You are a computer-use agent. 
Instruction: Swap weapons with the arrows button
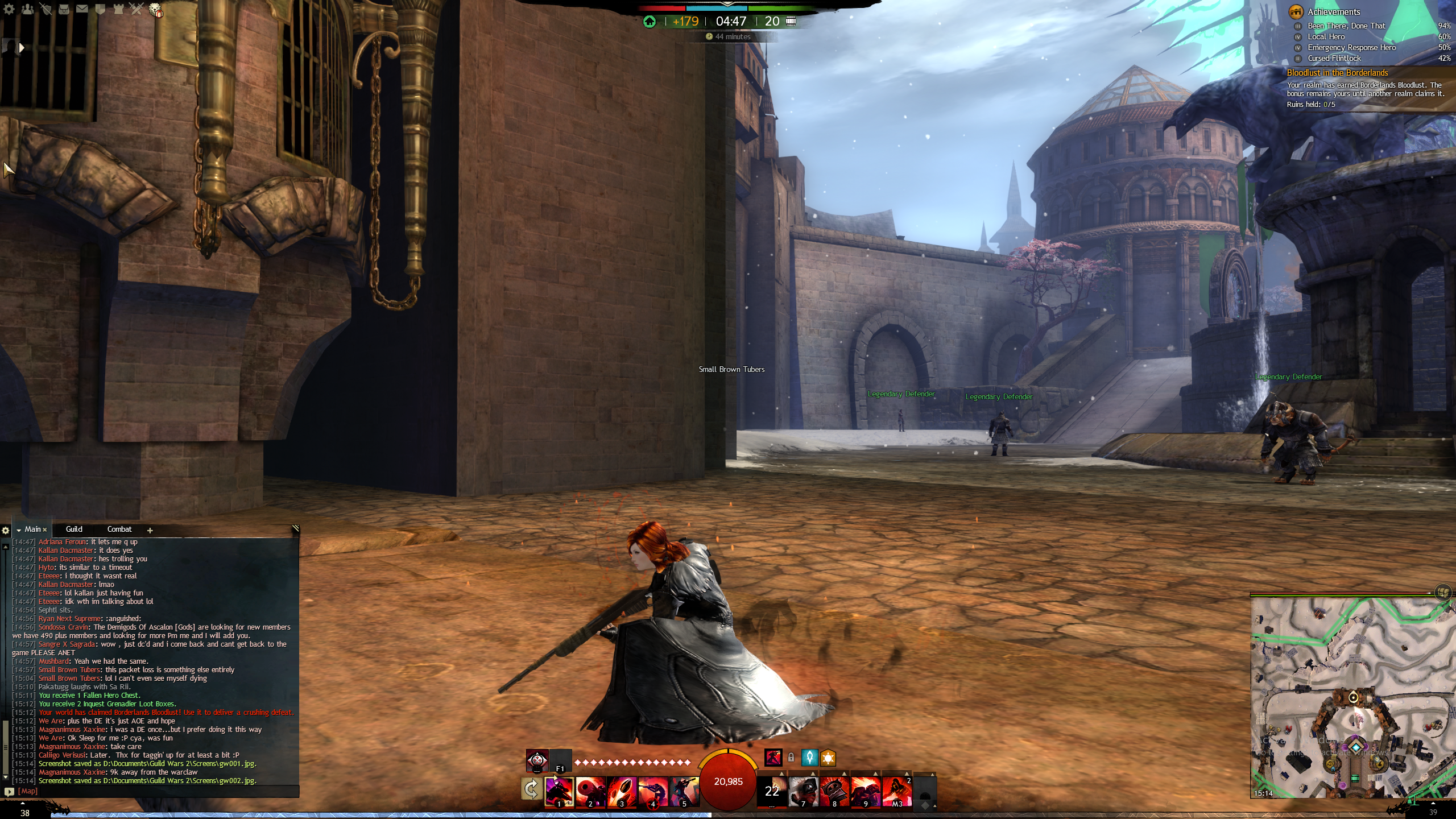(x=531, y=789)
